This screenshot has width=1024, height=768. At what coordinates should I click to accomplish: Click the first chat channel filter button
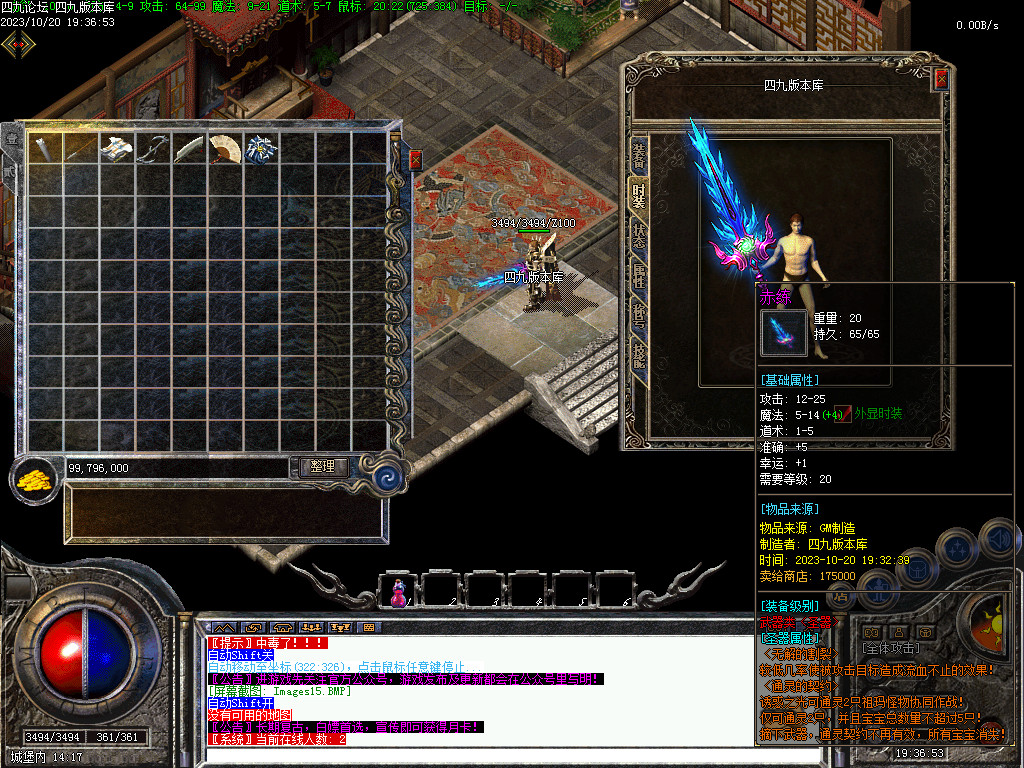[223, 627]
